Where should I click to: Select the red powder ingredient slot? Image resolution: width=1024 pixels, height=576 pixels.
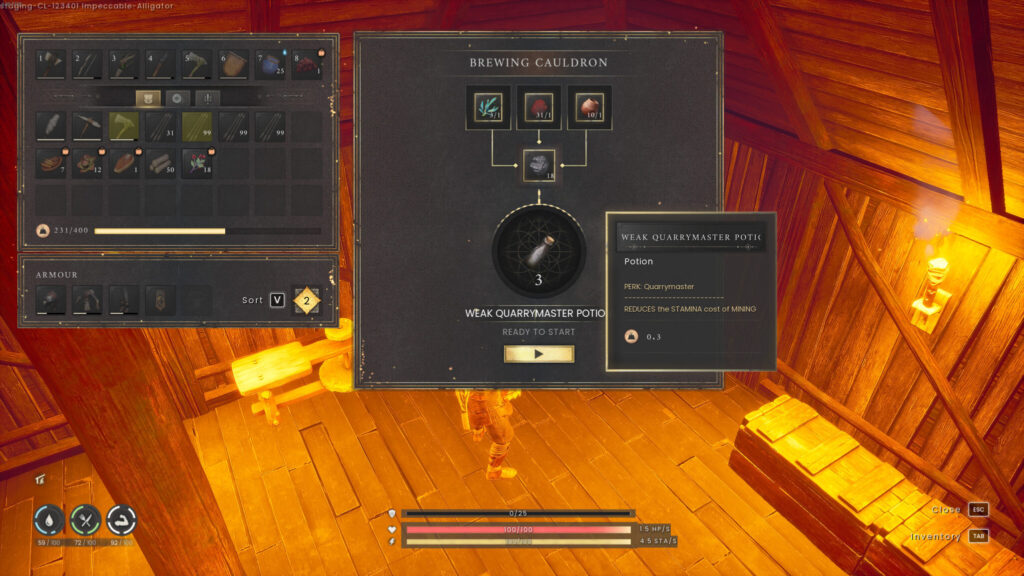pyautogui.click(x=539, y=108)
